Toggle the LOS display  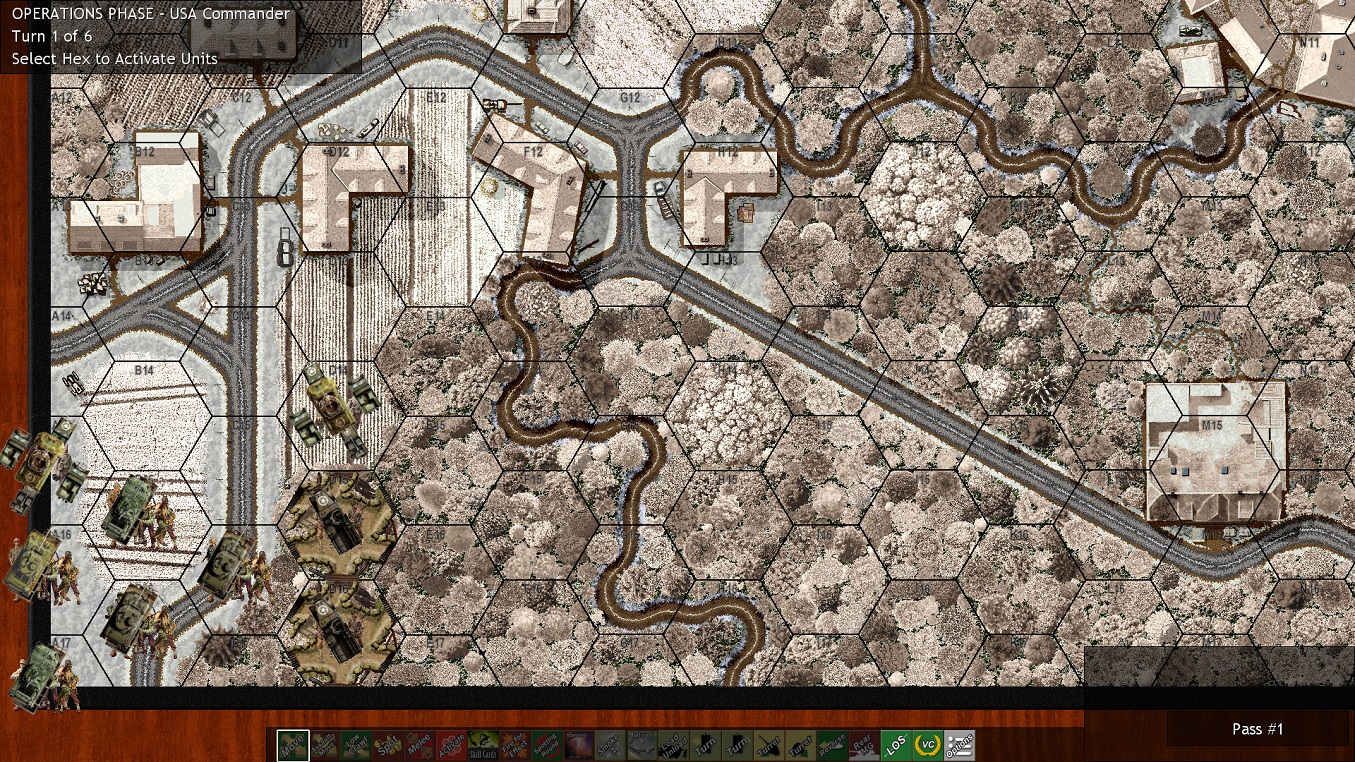point(897,745)
